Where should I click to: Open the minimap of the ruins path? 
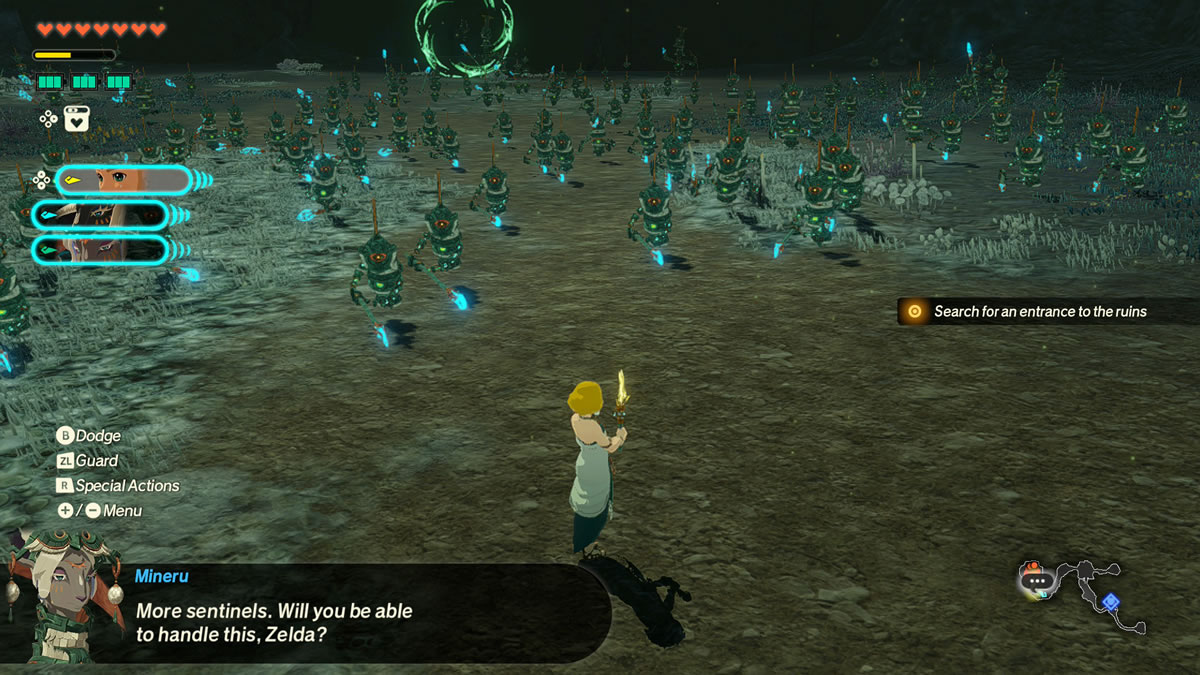[1082, 595]
